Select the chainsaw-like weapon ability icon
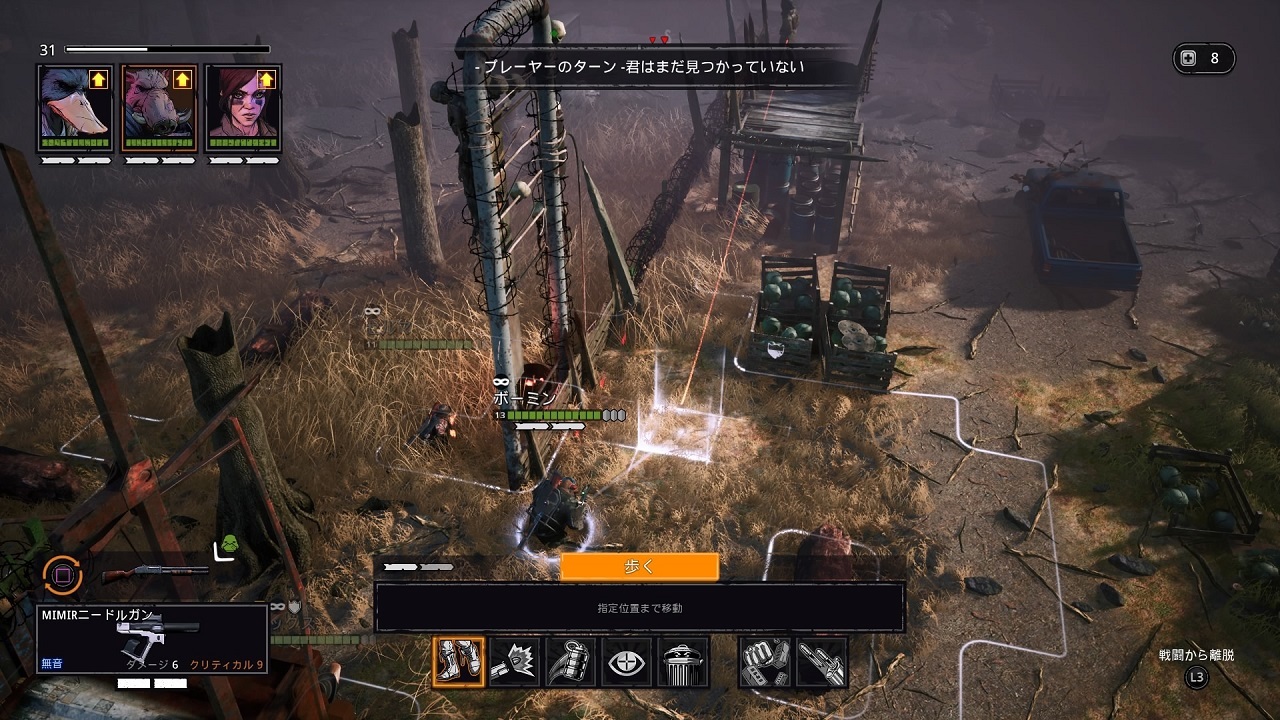 [x=822, y=662]
